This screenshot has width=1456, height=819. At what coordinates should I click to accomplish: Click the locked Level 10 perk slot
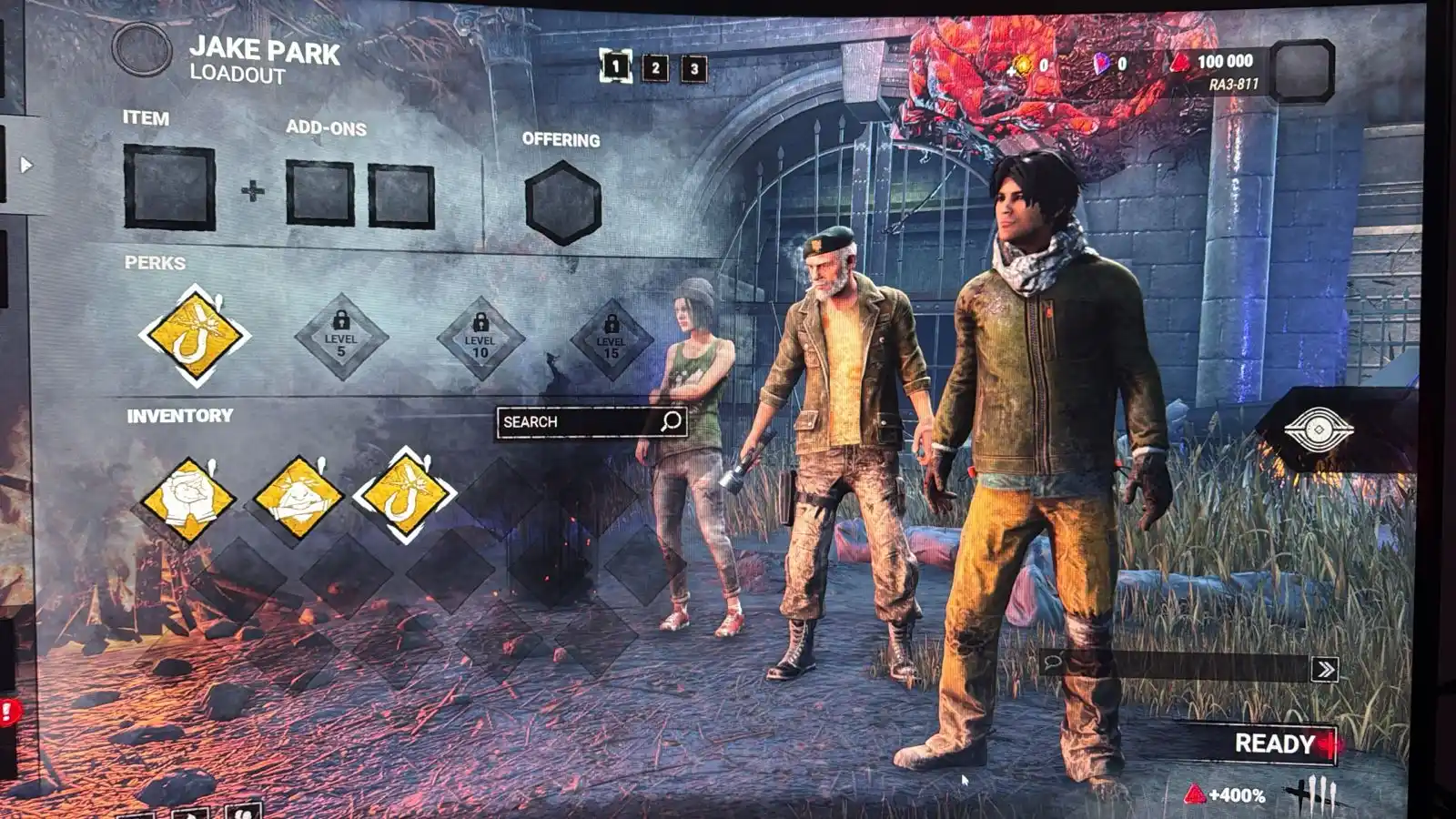(480, 339)
